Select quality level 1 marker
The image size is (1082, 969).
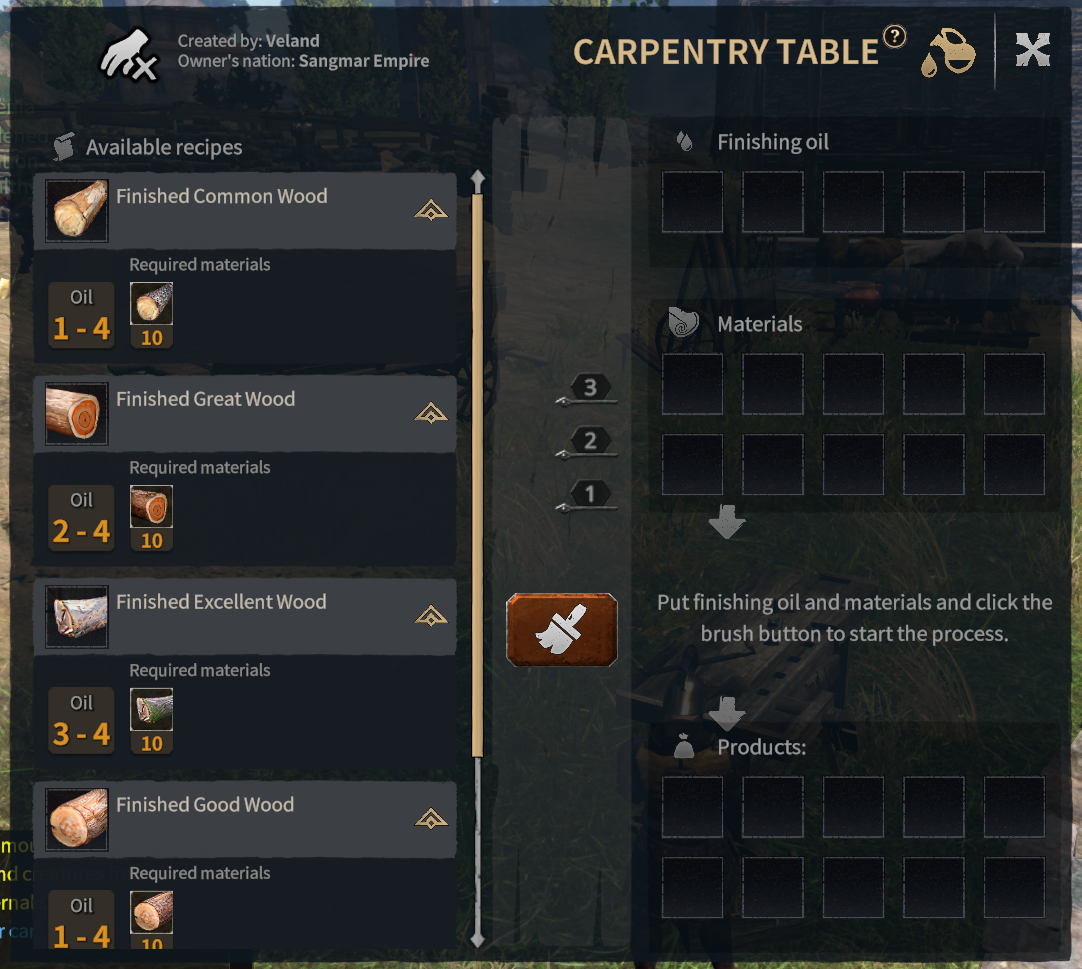click(x=589, y=494)
